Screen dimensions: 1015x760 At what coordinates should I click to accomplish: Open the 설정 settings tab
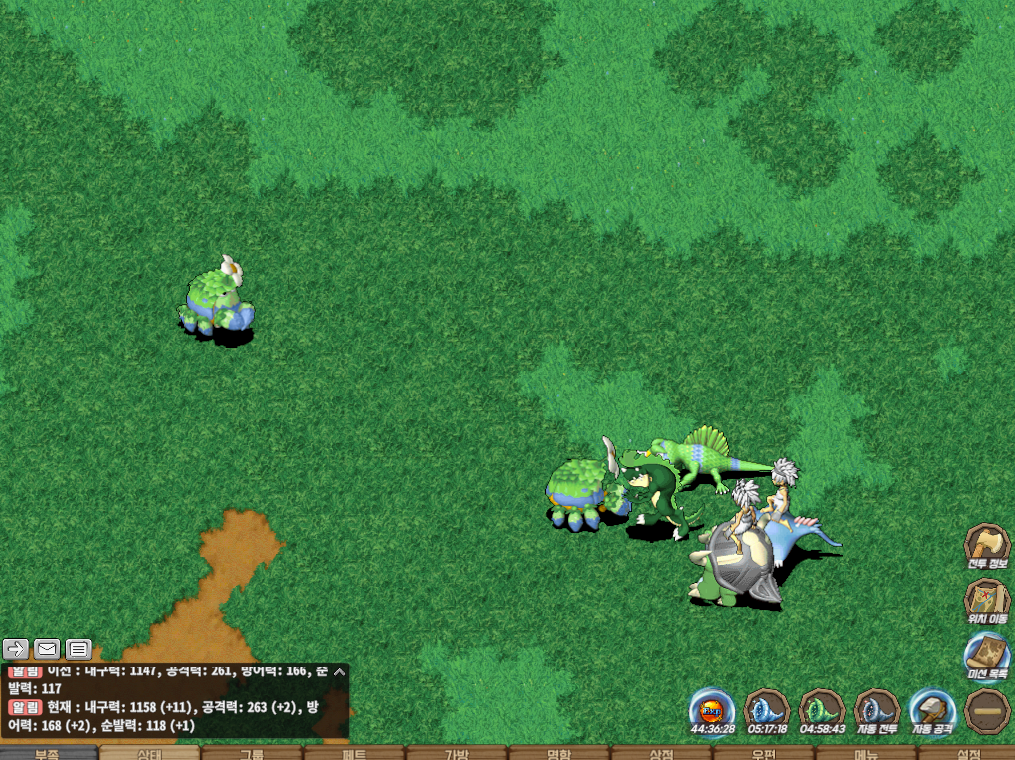point(966,753)
